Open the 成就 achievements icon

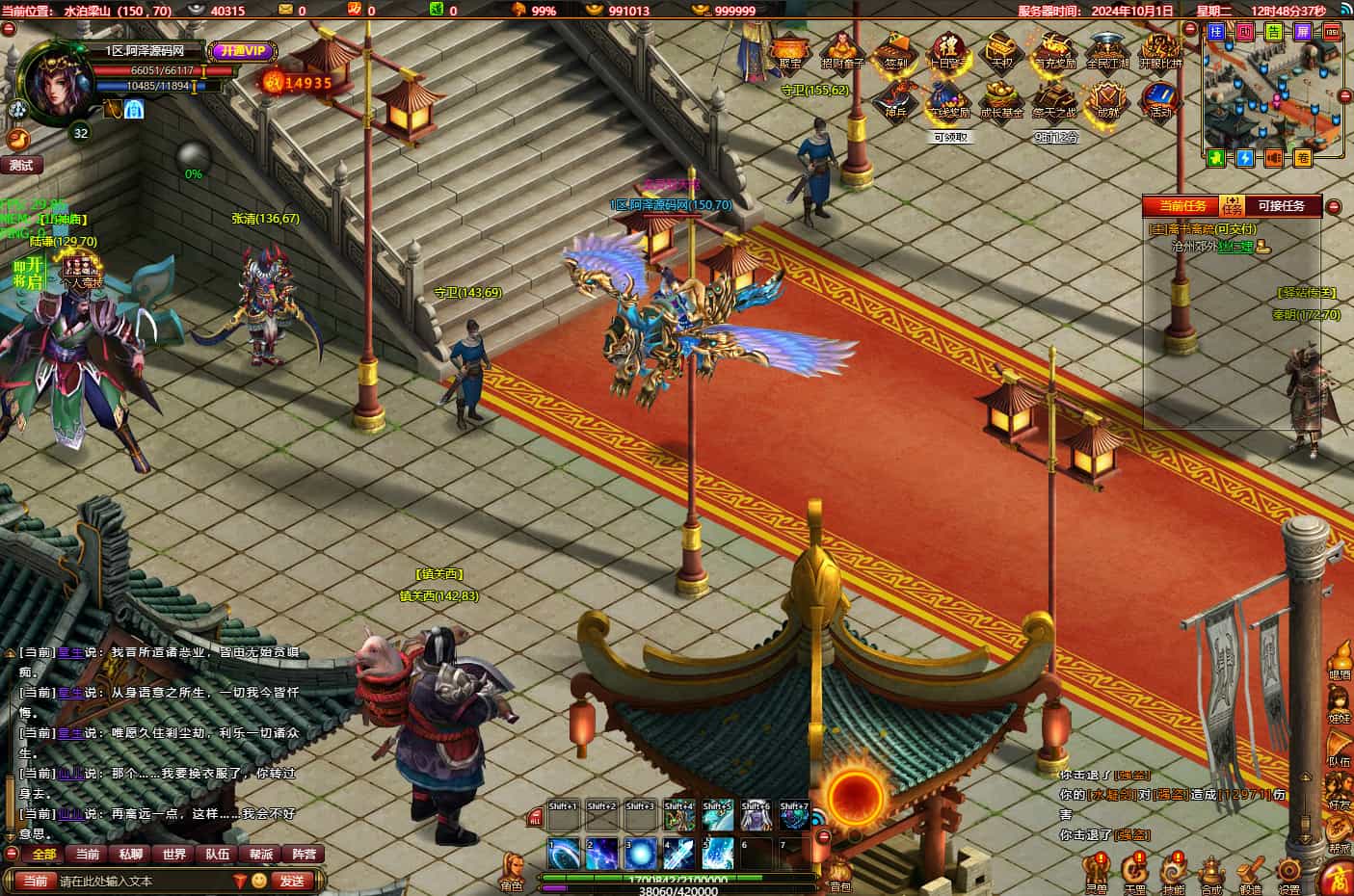(1106, 100)
